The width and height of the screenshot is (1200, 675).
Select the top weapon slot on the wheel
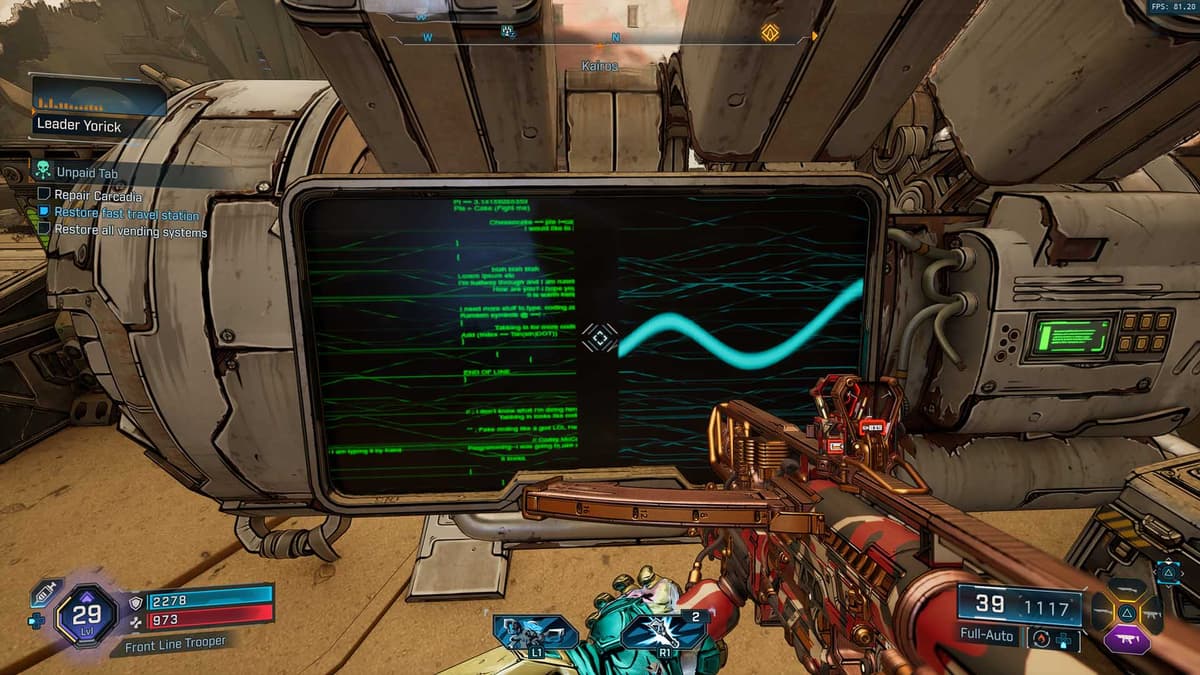(x=1126, y=588)
